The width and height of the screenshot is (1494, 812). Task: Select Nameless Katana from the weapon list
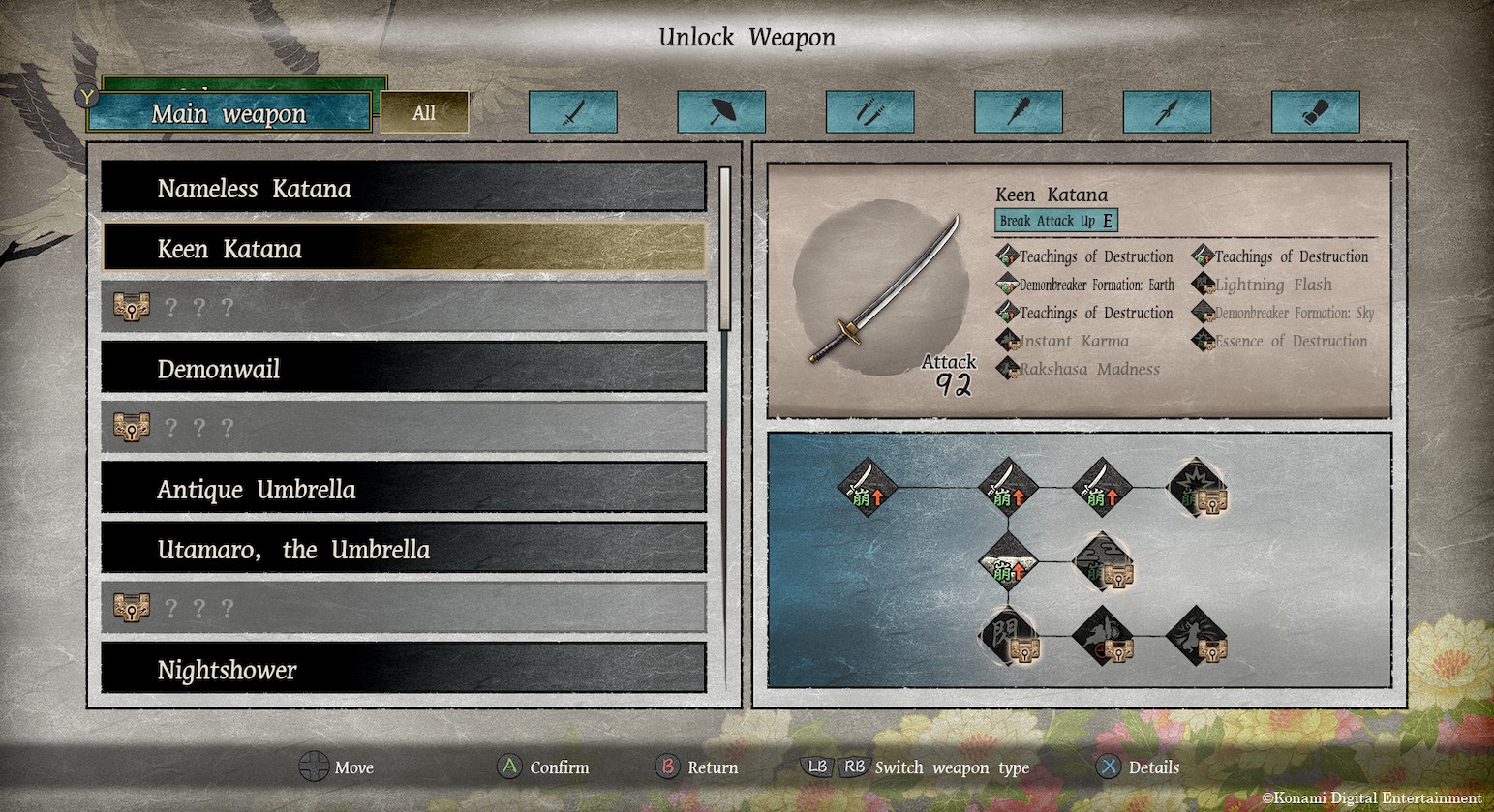coord(403,188)
